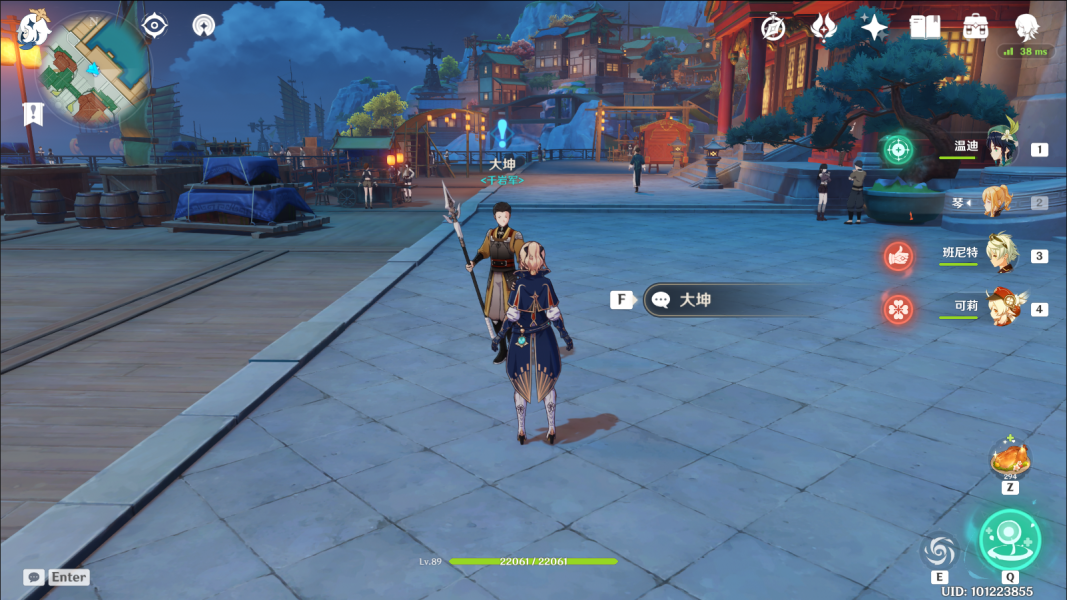Activate the glowing green elemental burst
This screenshot has height=600, width=1067.
(x=1009, y=540)
